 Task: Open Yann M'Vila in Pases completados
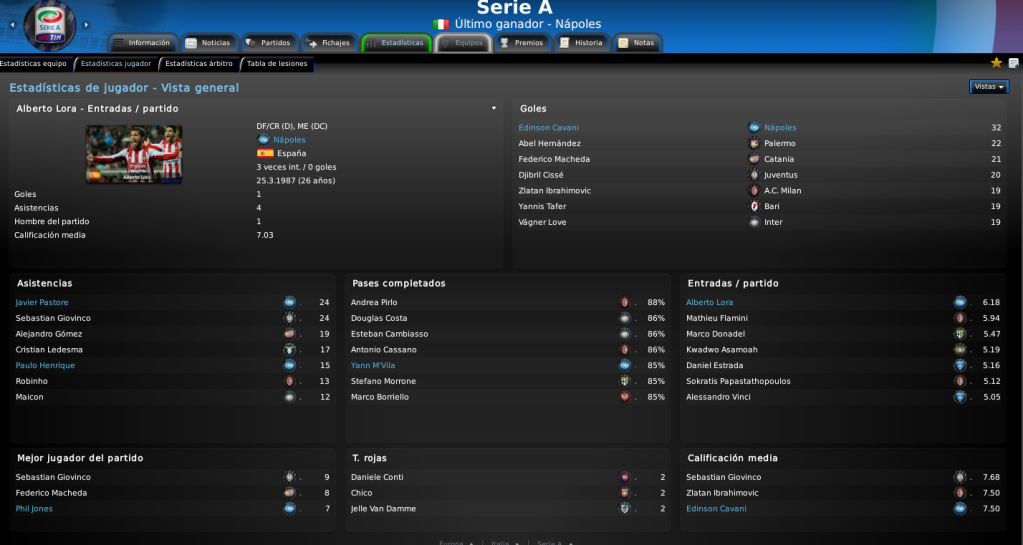click(x=373, y=365)
